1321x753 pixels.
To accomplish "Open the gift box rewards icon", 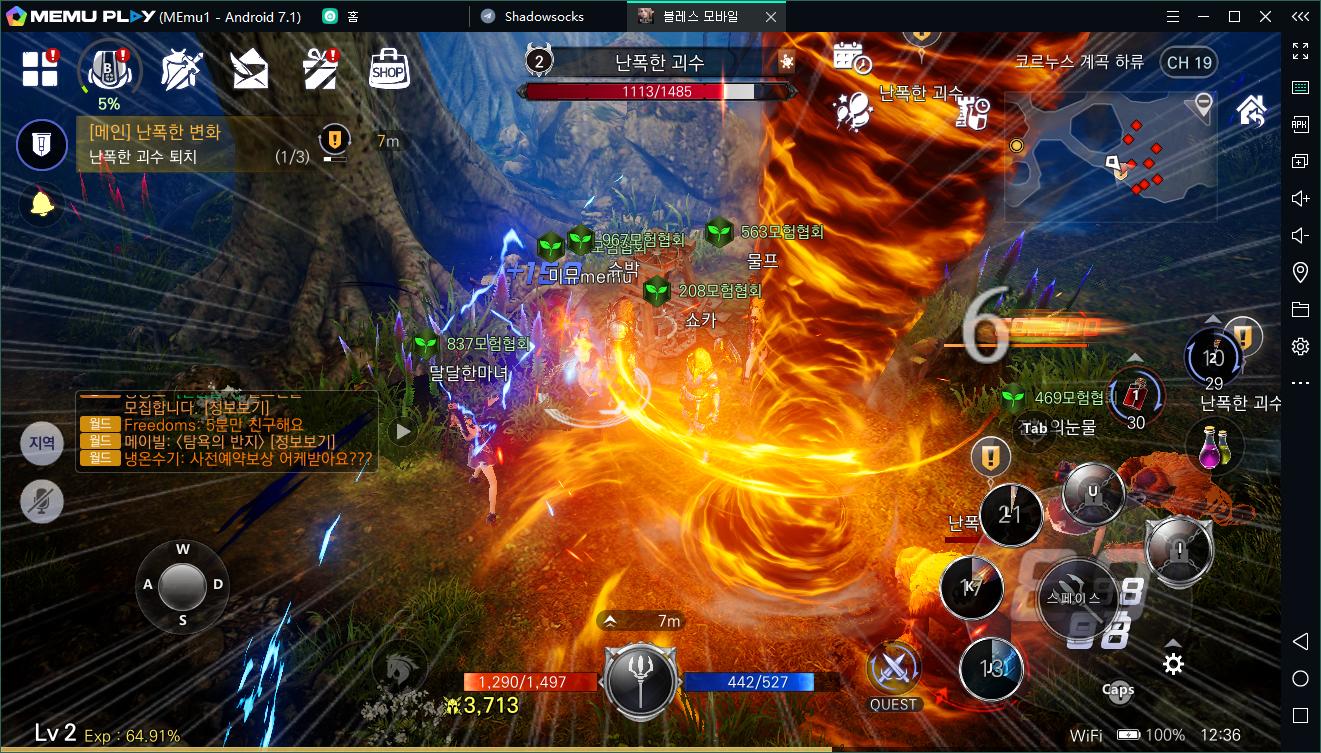I will coord(319,70).
